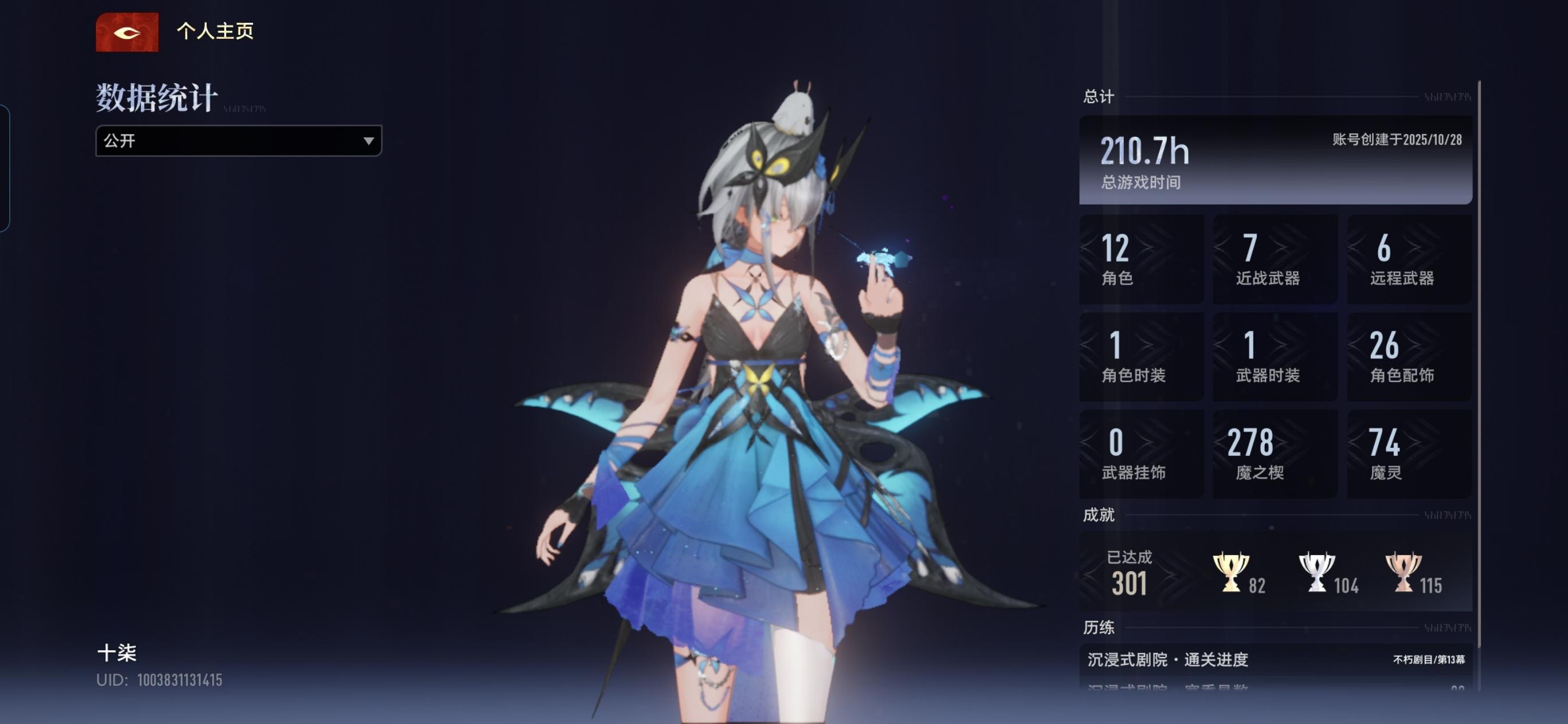Show the 魔之楔 stat tile

tap(1275, 454)
